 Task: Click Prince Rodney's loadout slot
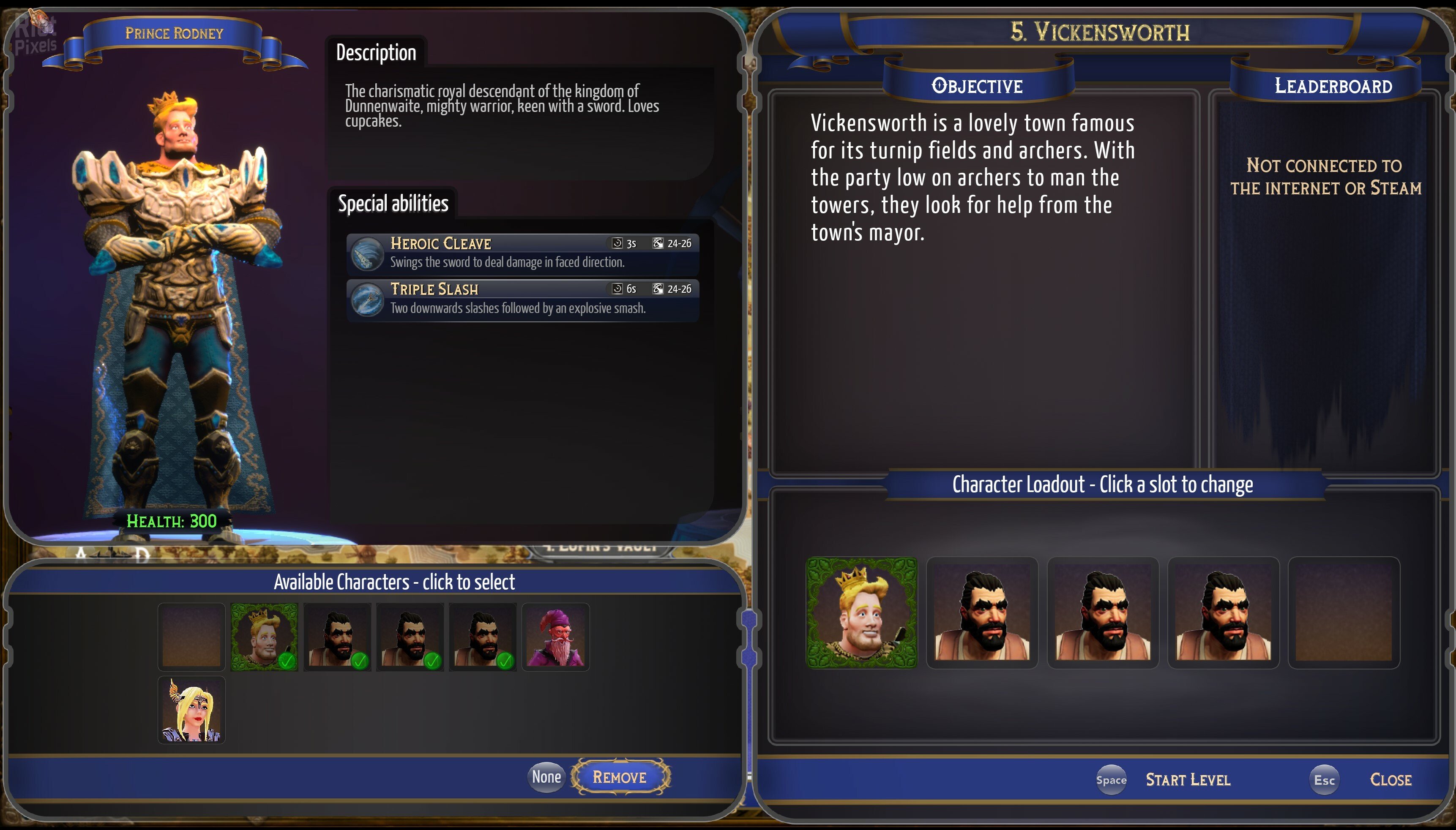coord(861,613)
